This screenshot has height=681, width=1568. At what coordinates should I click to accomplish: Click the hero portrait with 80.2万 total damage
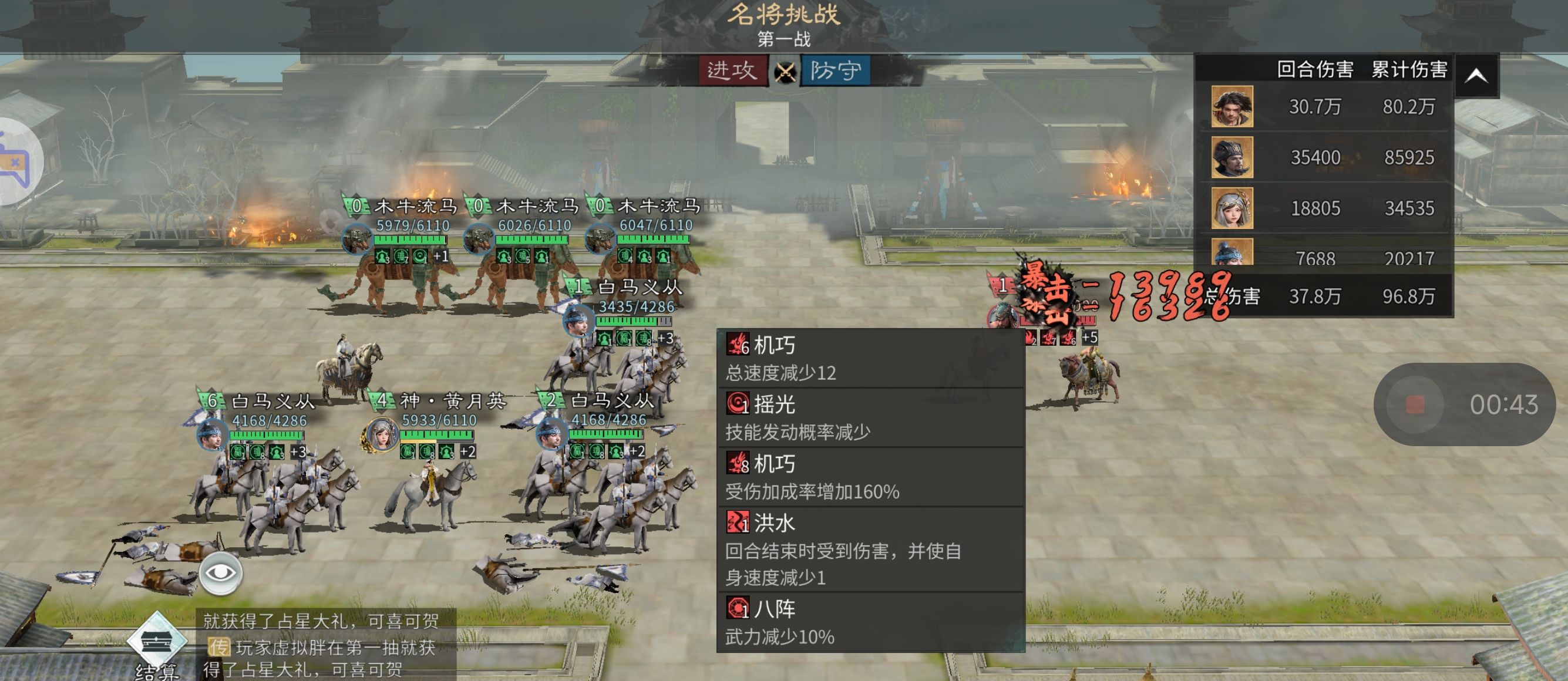[x=1231, y=106]
